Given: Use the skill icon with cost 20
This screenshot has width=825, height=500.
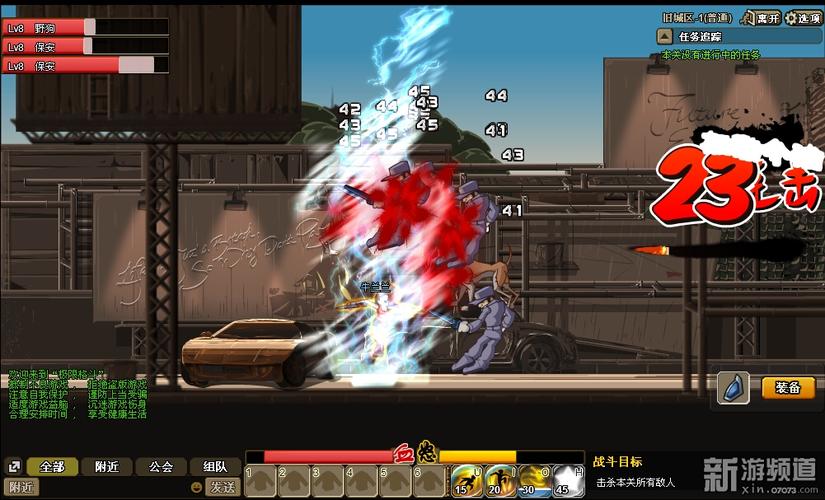Looking at the screenshot, I should (497, 480).
